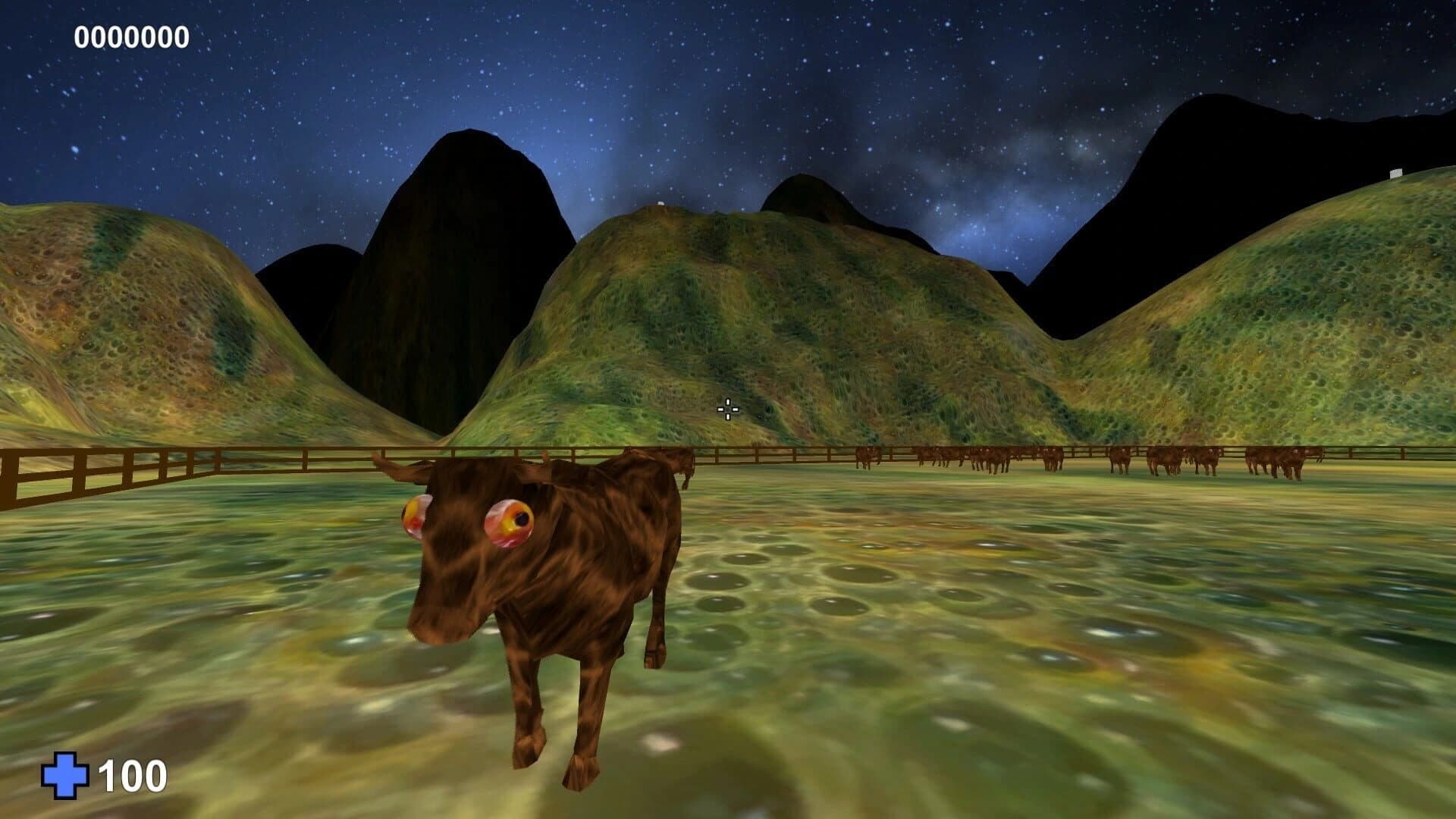Click the wooden fence corner post on the left

tap(15, 477)
